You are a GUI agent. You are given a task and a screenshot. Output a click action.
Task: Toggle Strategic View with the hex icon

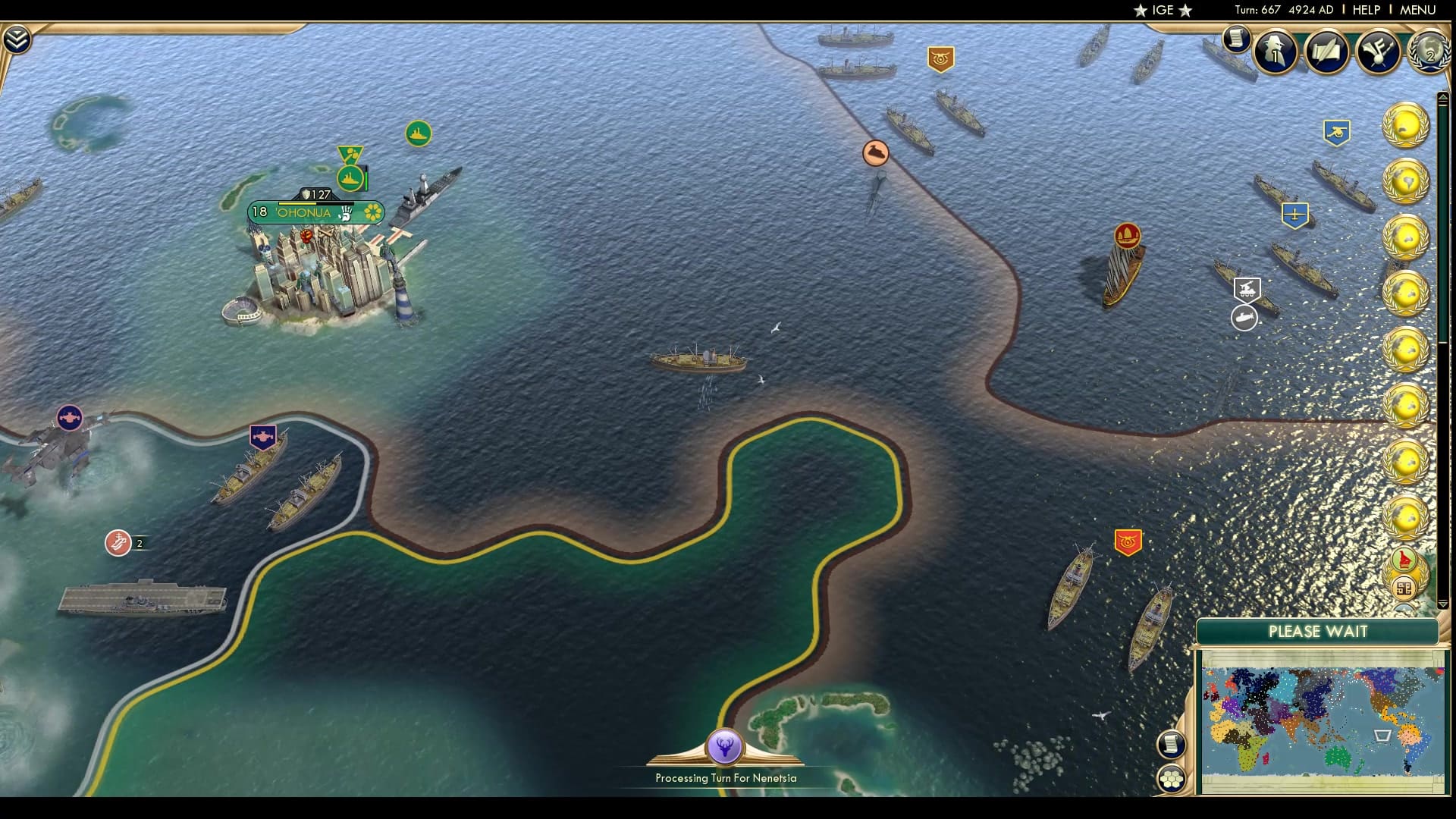[x=1172, y=777]
